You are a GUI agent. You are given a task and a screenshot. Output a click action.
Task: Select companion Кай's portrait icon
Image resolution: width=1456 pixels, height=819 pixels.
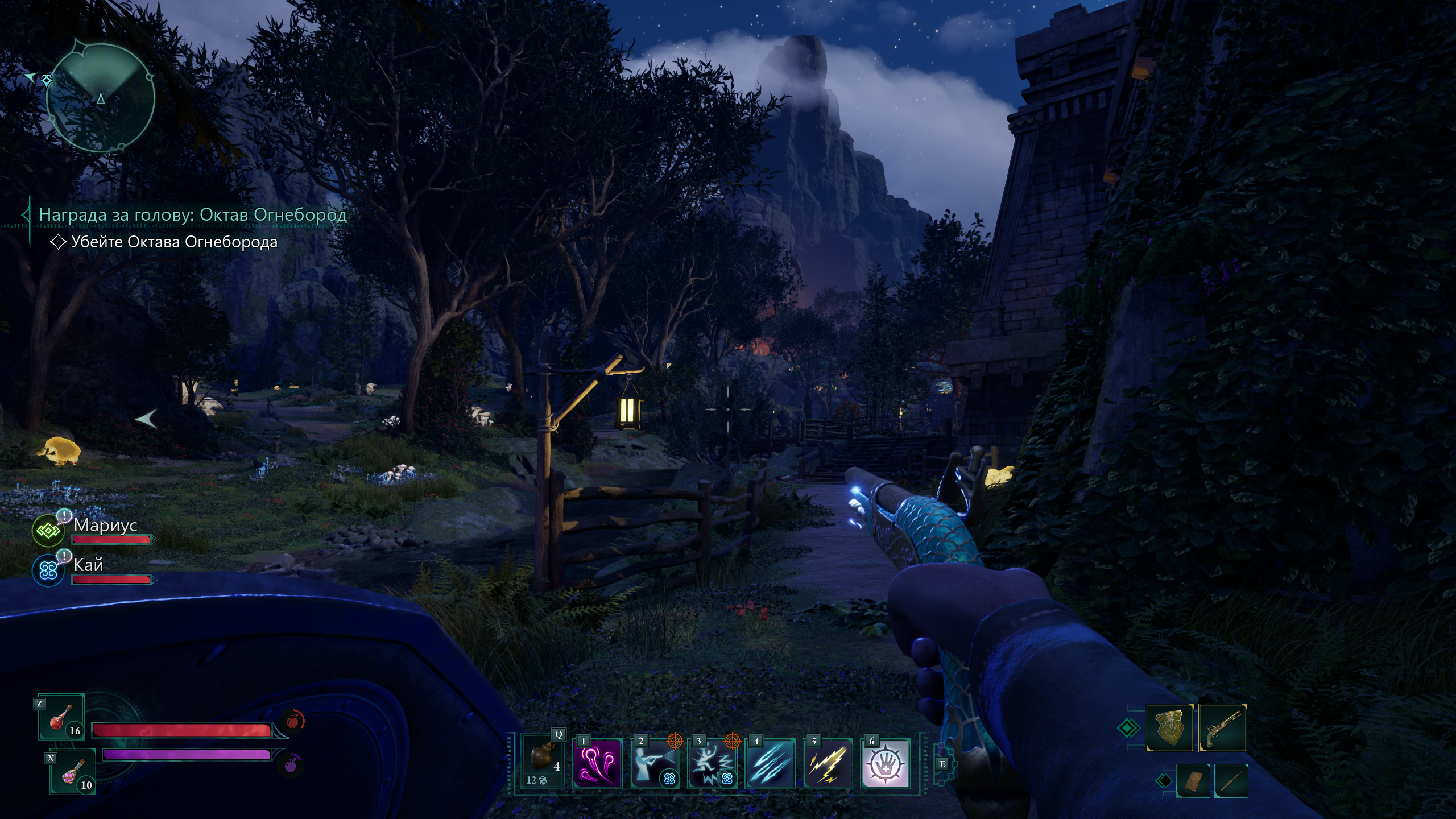[48, 570]
